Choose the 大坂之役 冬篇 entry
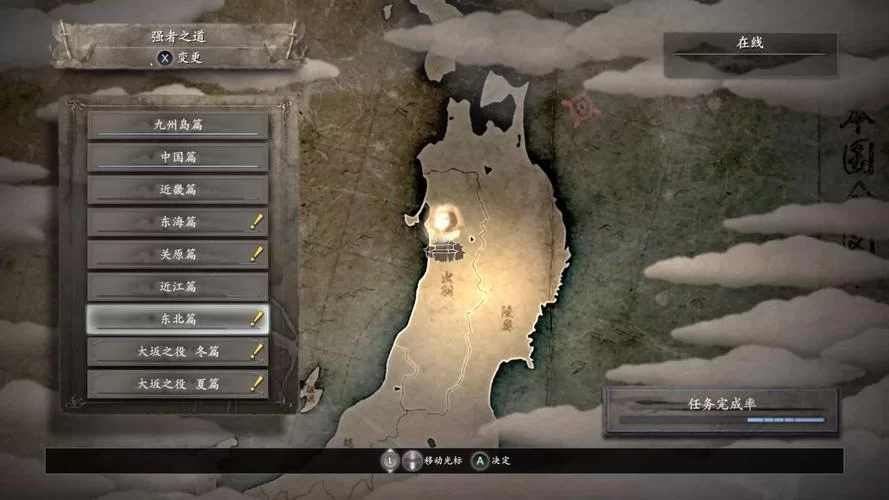Viewport: 889px width, 500px height. point(178,351)
